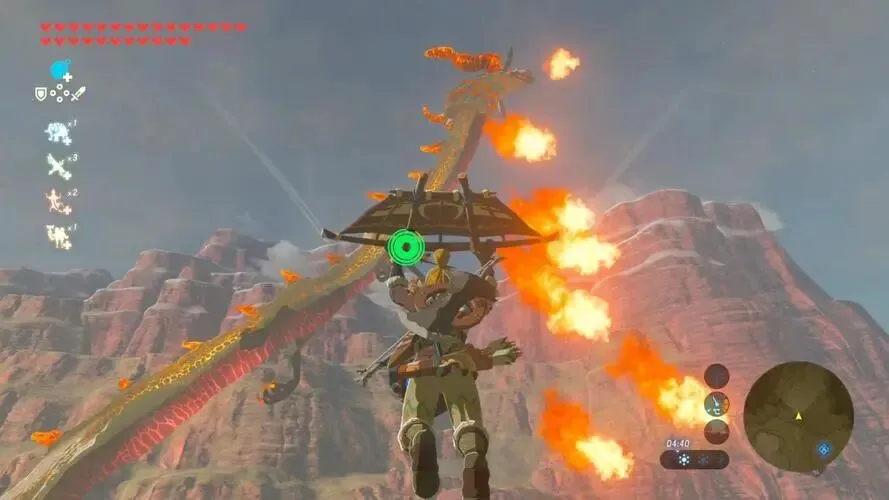Activate the Urbosa's Fury camel icon
The image size is (889, 500).
tap(58, 236)
